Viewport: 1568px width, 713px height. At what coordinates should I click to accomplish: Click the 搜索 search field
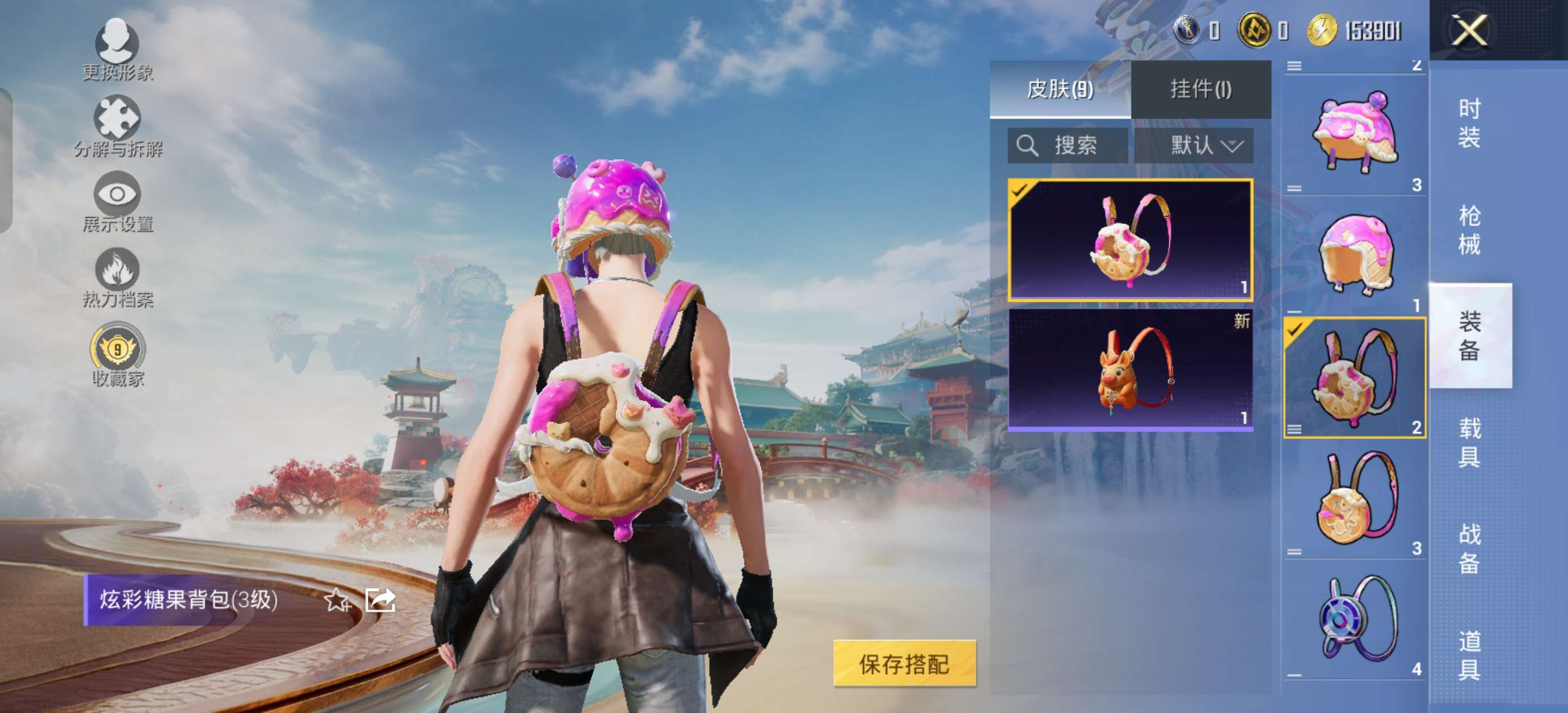pyautogui.click(x=1068, y=146)
